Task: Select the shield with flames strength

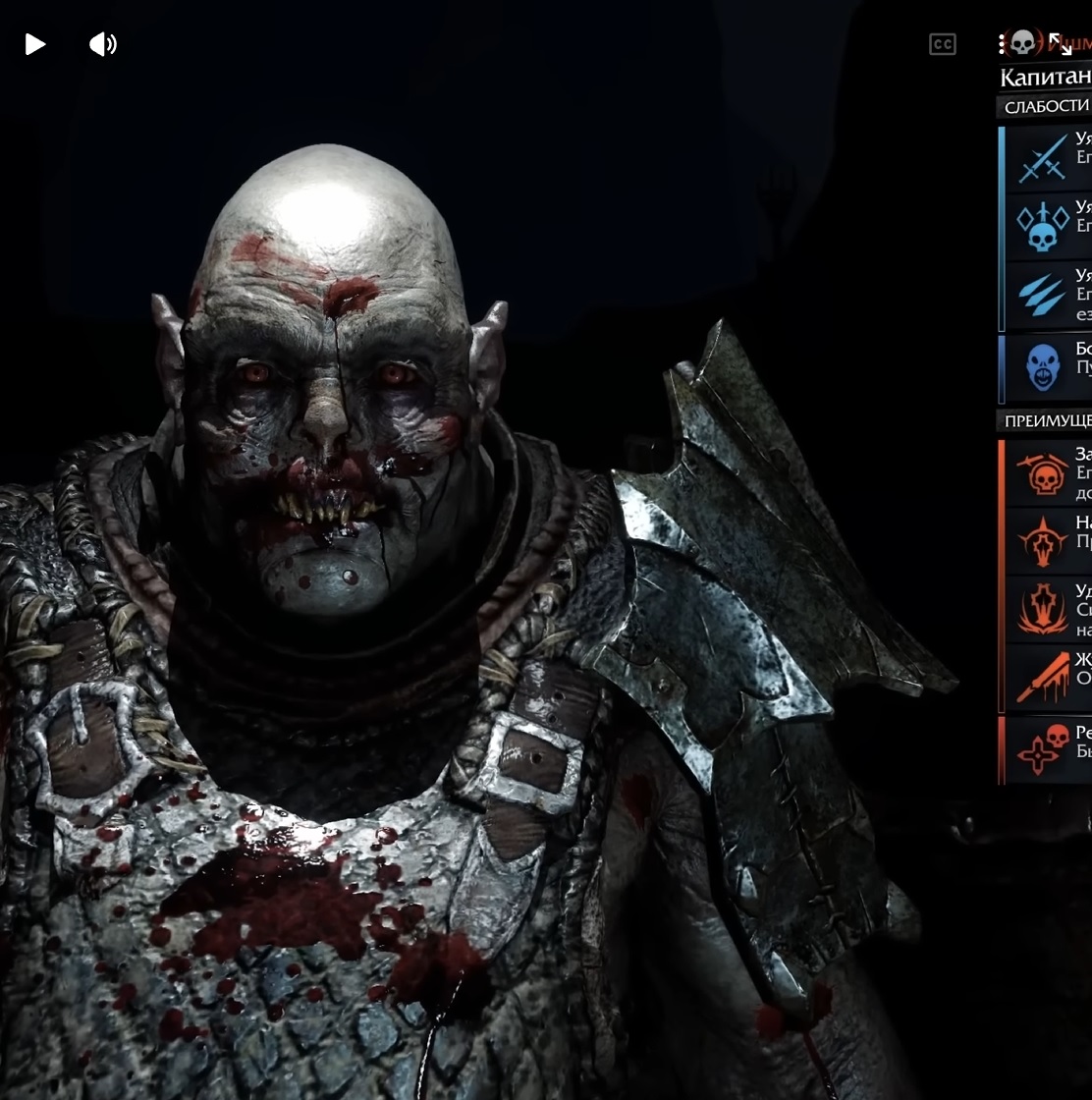Action: point(1043,610)
